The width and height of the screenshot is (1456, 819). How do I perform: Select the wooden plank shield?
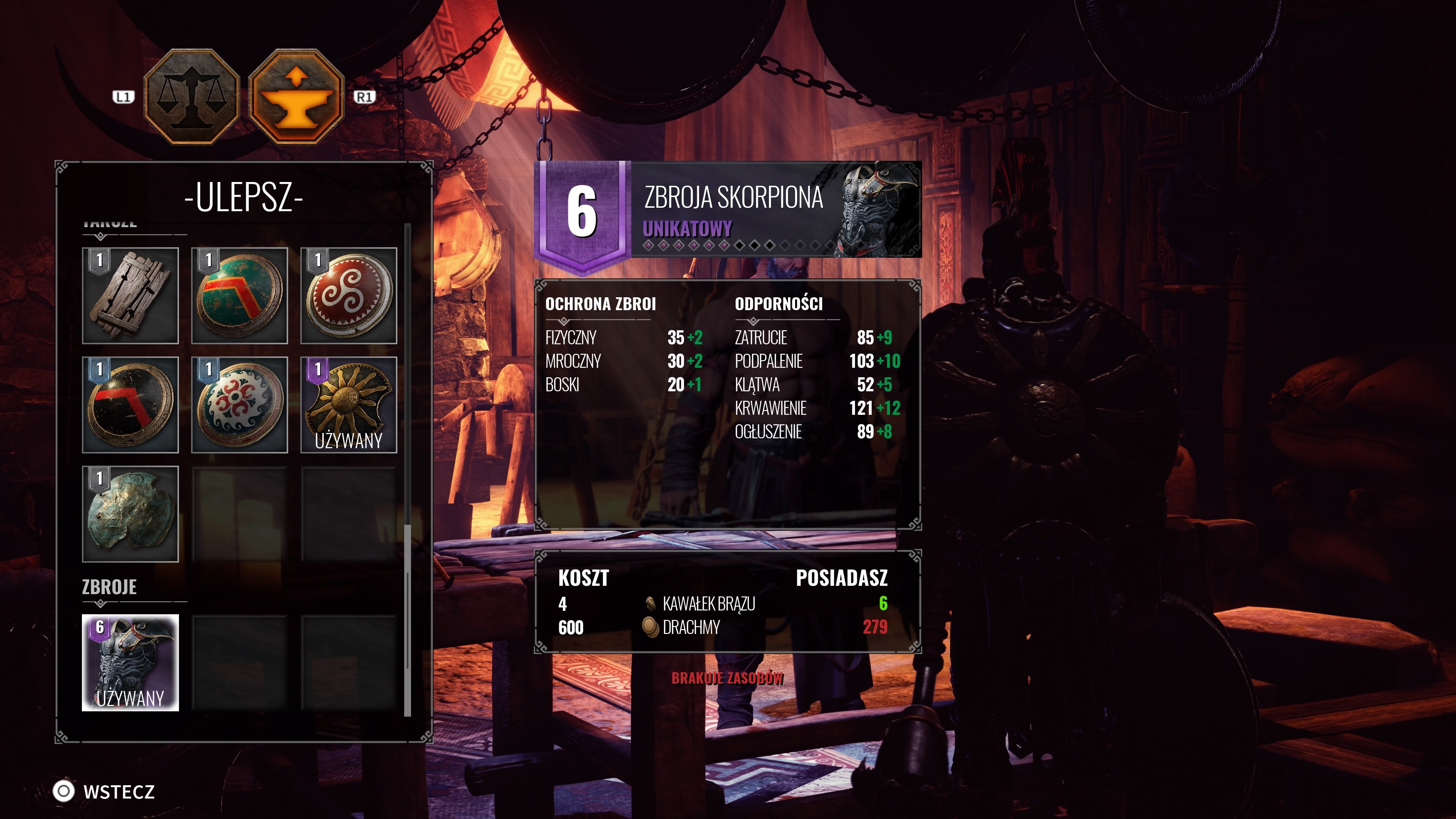click(x=130, y=296)
